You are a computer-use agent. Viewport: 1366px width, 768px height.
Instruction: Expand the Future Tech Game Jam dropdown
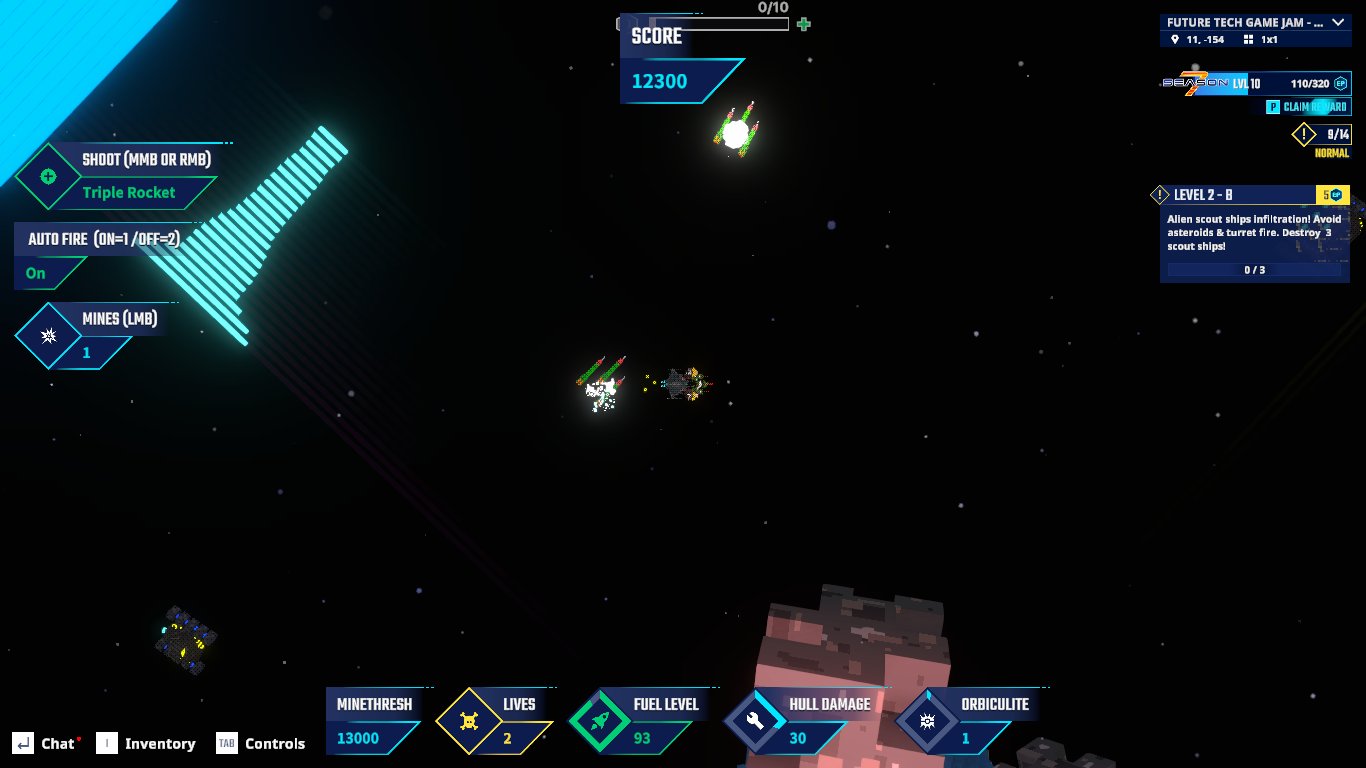pyautogui.click(x=1337, y=22)
